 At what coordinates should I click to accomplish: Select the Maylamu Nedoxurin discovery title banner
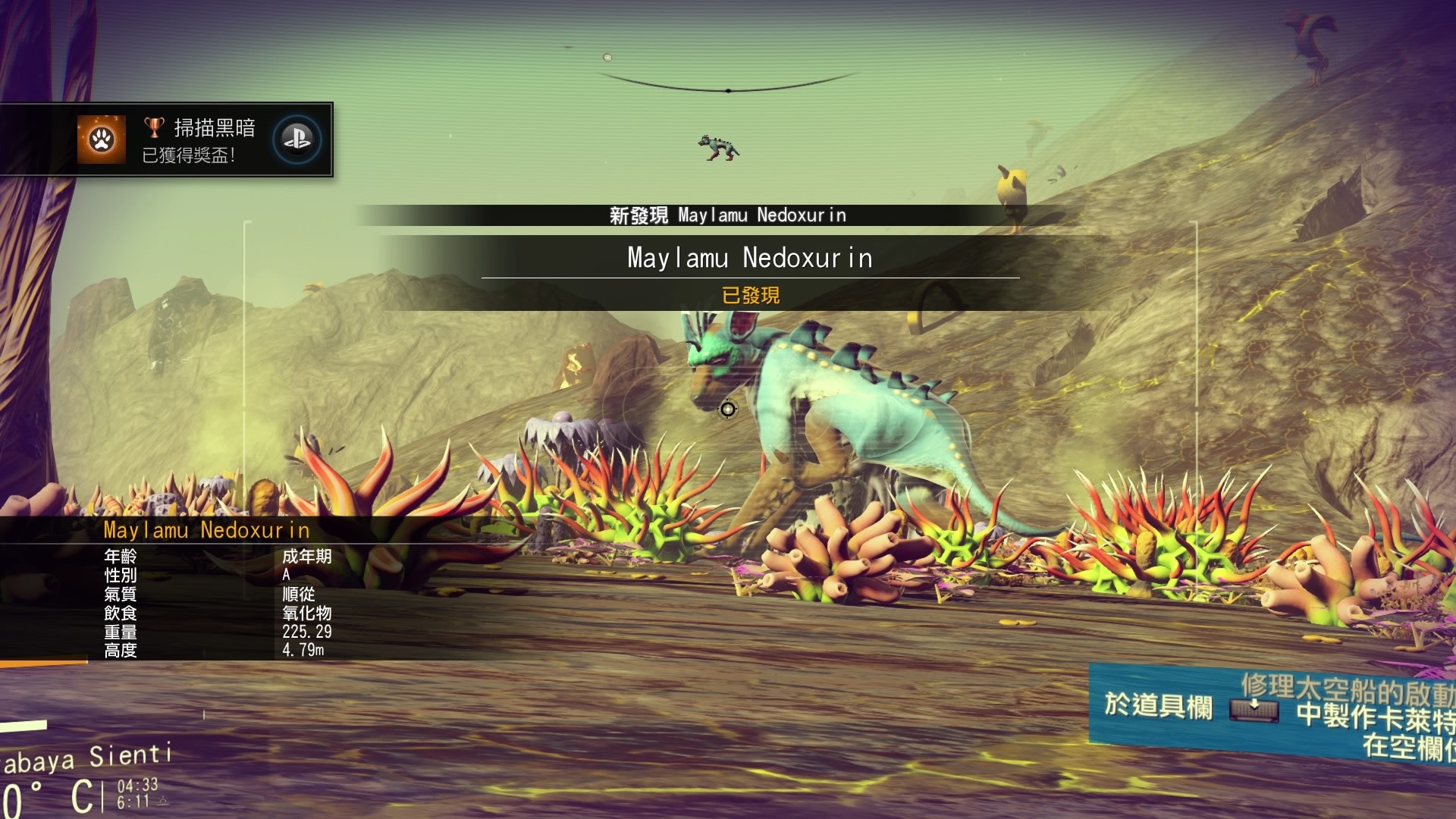point(749,258)
